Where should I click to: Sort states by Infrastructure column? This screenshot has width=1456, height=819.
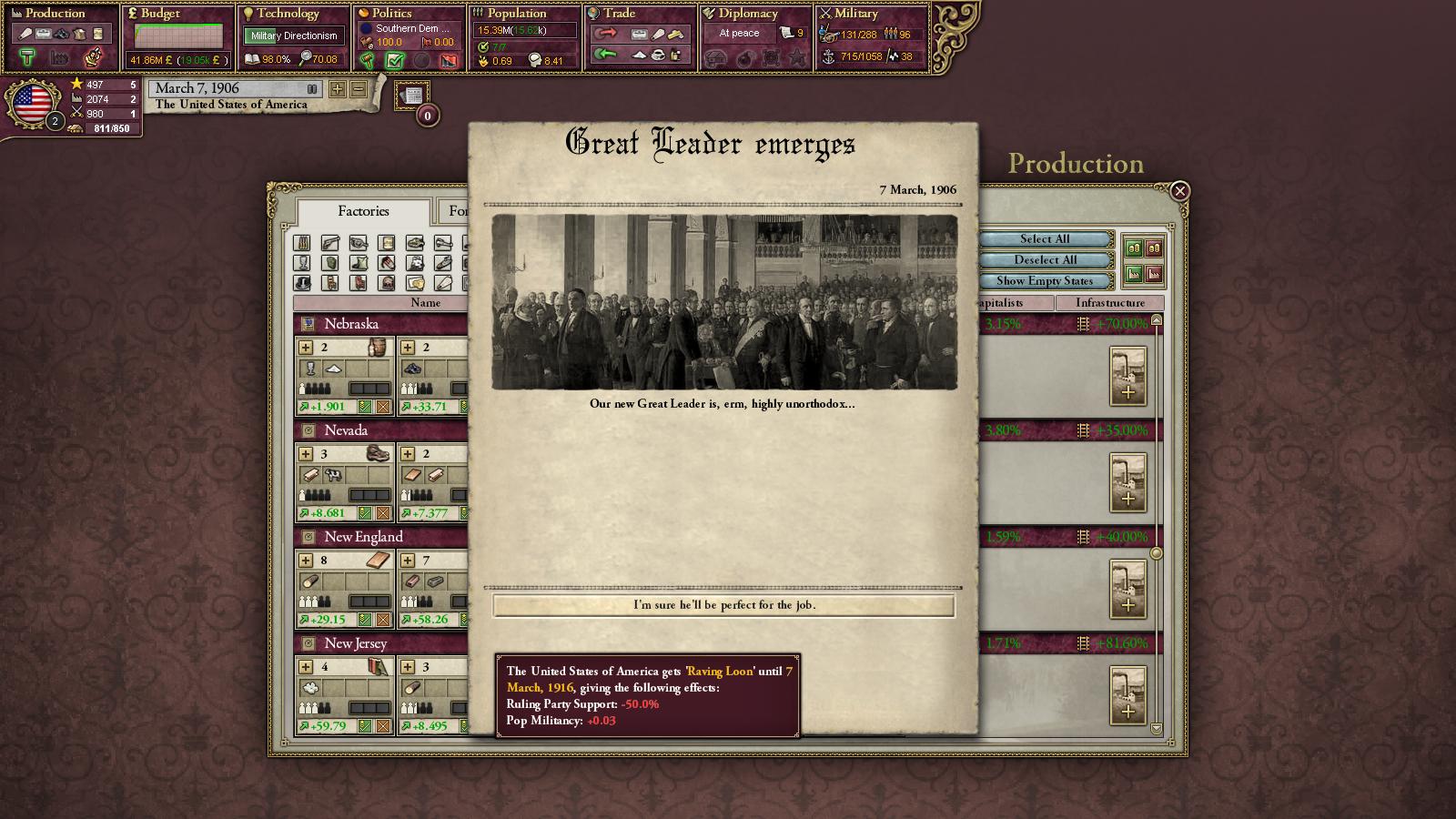[x=1109, y=303]
